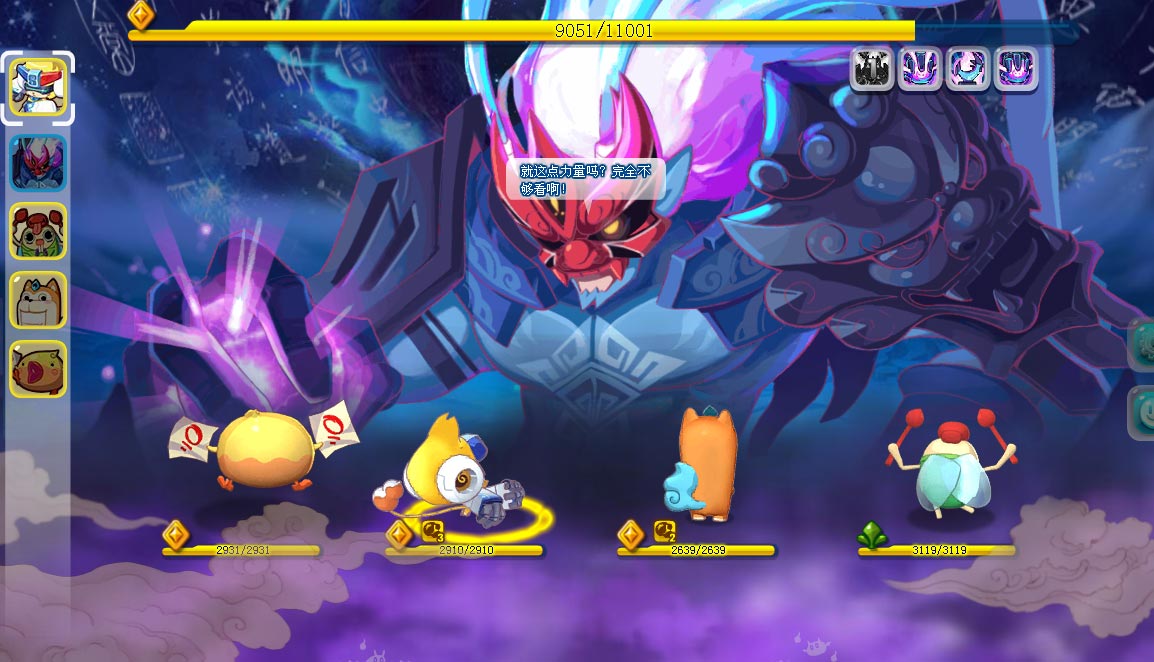
Task: Choose the green frog-crab portrait
Action: click(38, 231)
